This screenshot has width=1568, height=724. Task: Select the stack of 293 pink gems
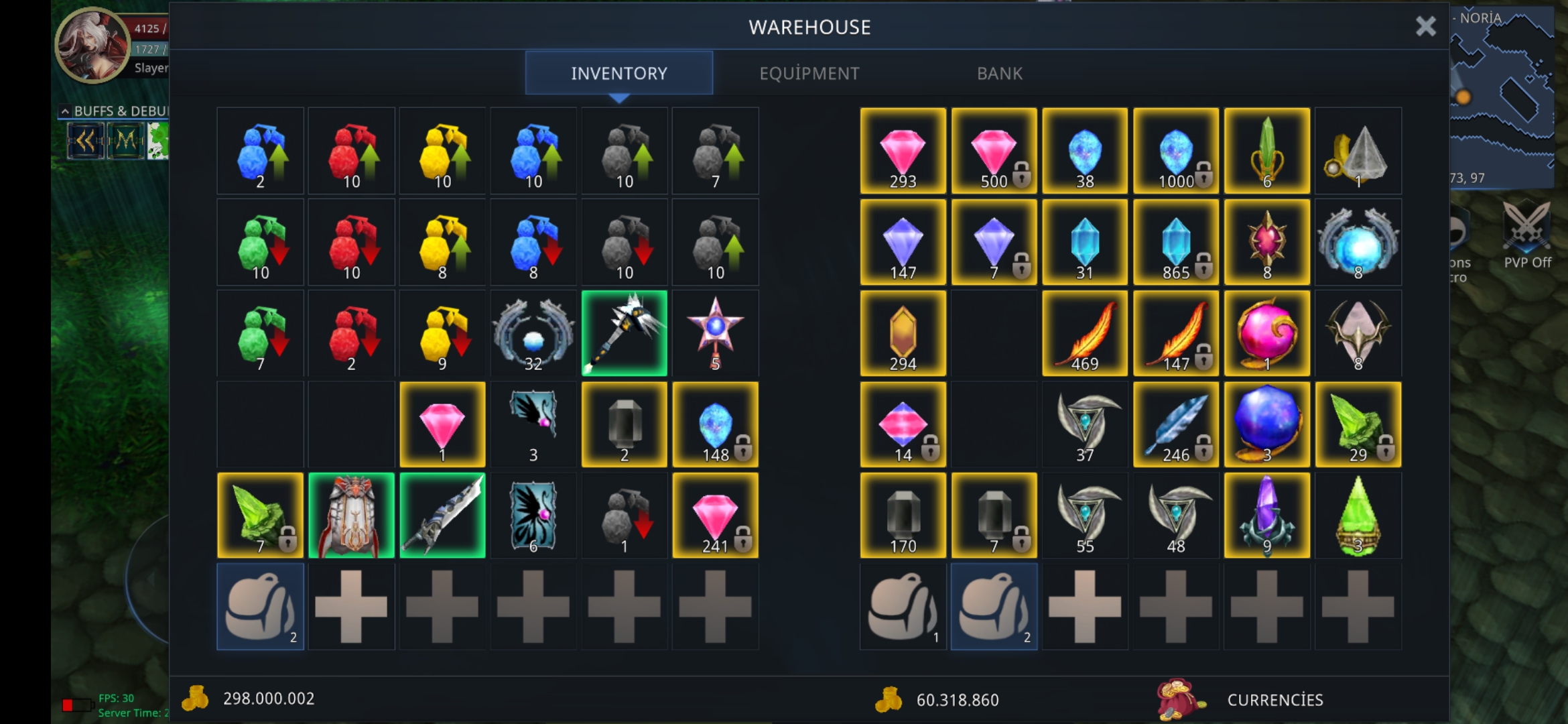[903, 151]
